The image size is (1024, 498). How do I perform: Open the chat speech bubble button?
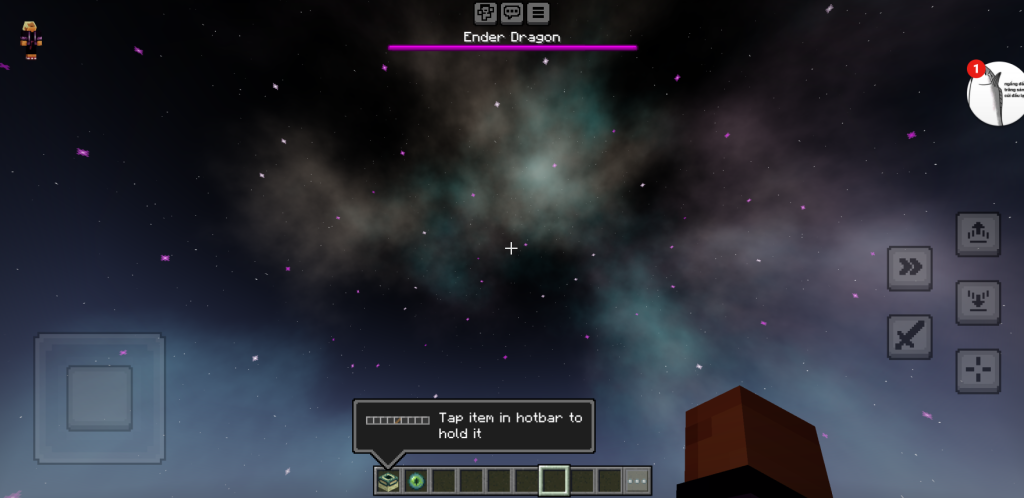click(512, 13)
